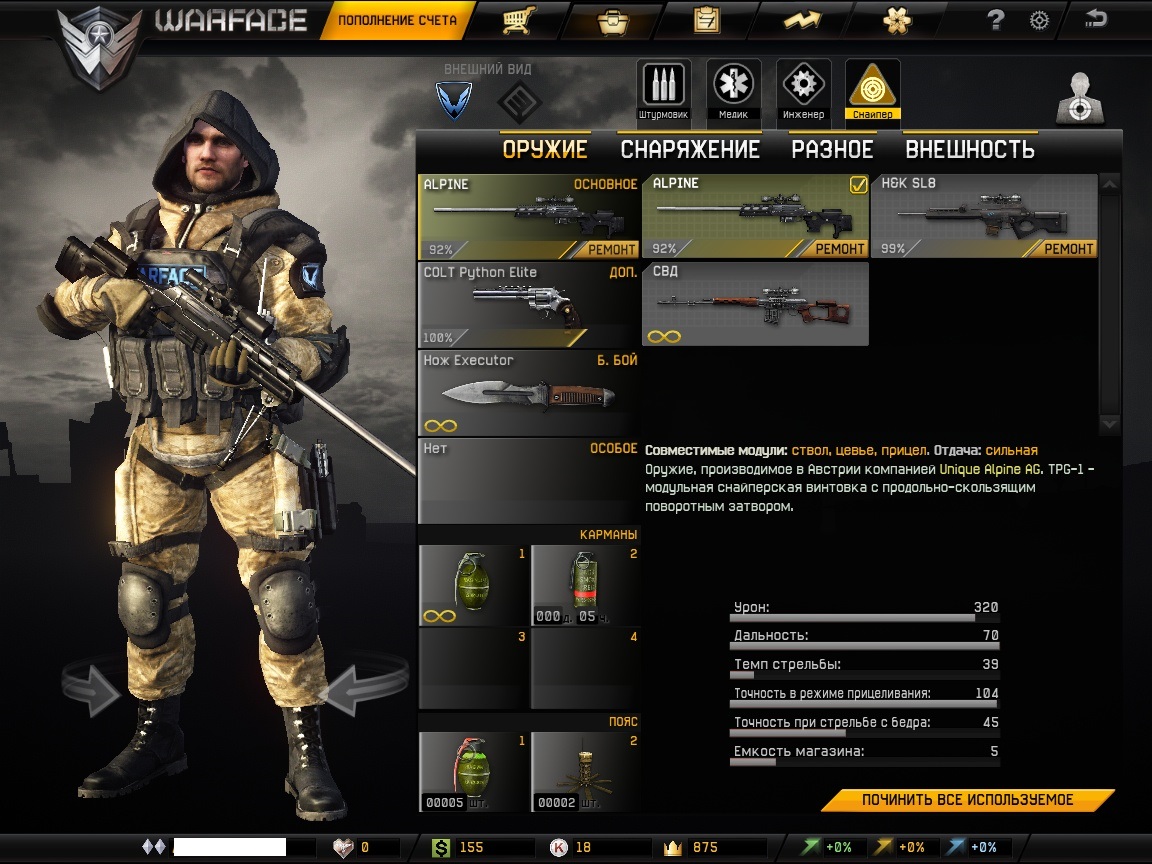Screen dimensions: 1152x864
Task: Switch to the СНАРЯЖЕНИЕ tab
Action: point(690,150)
